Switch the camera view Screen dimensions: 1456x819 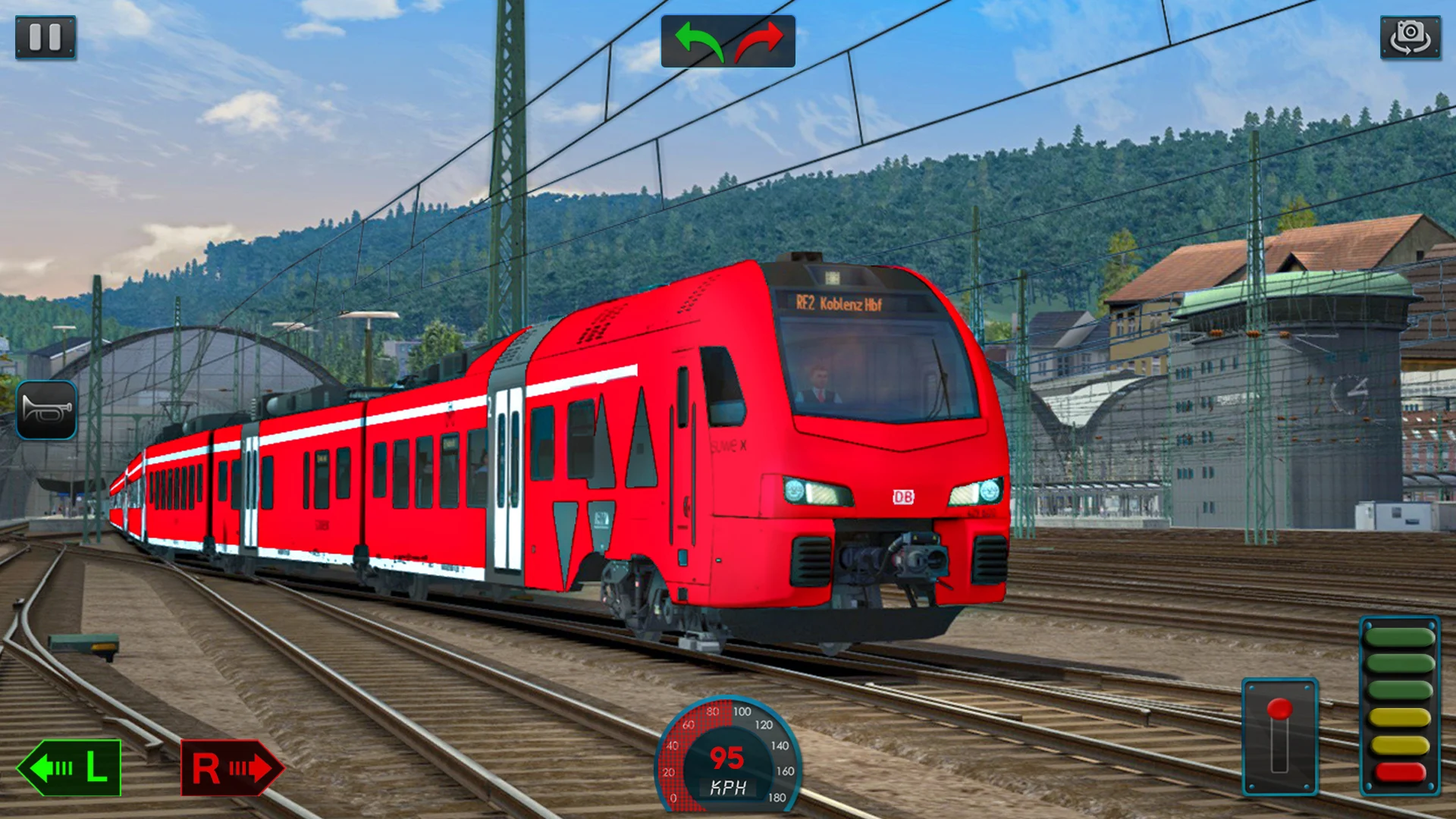coord(1410,37)
